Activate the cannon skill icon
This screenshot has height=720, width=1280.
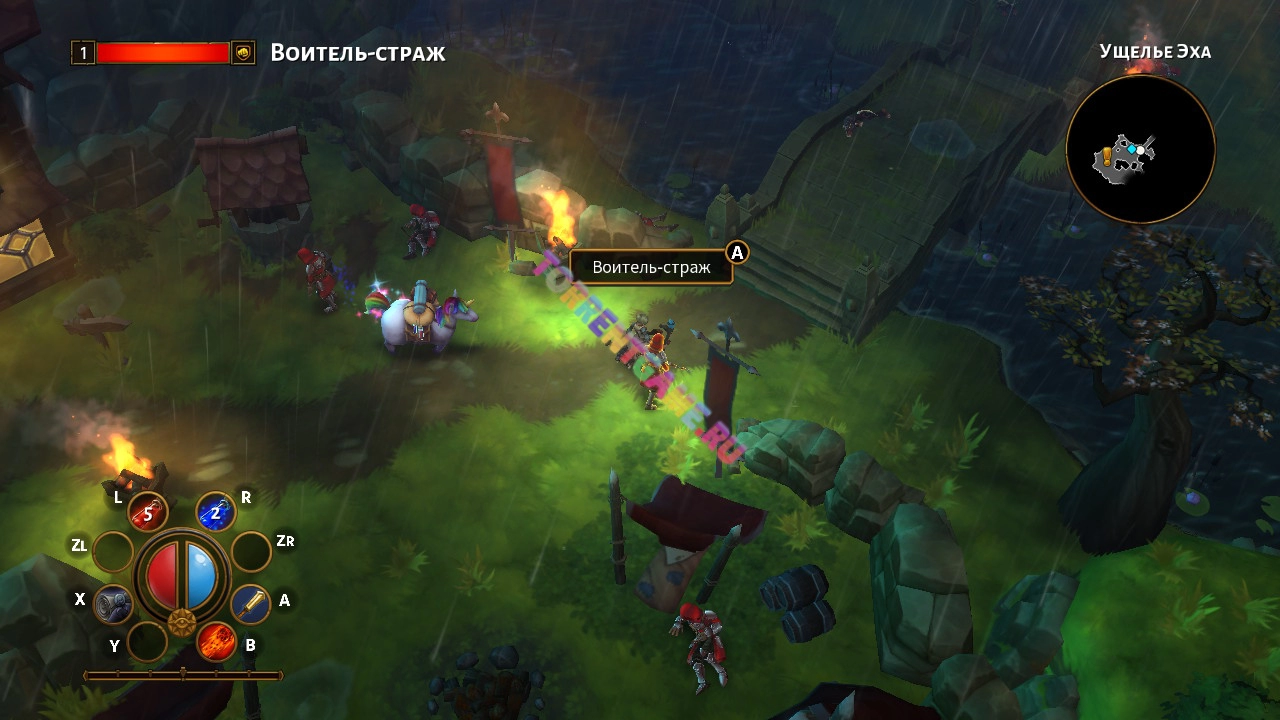113,604
